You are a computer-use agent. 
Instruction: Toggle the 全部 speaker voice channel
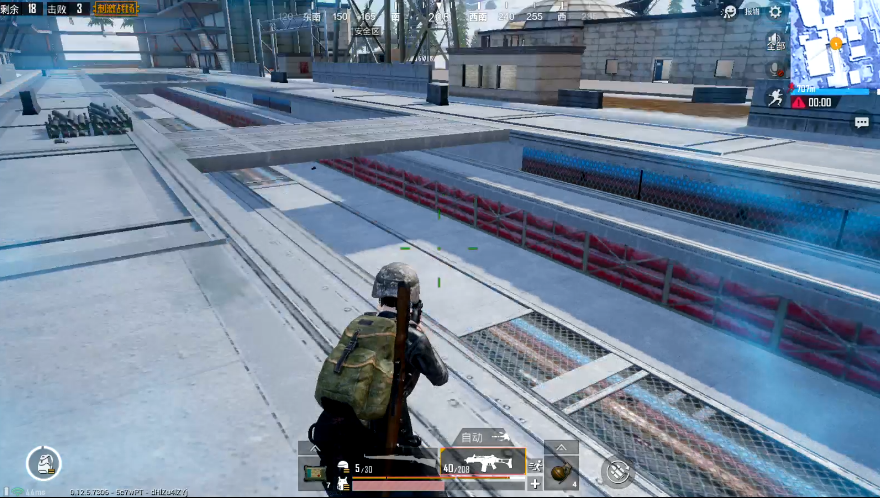[x=775, y=43]
